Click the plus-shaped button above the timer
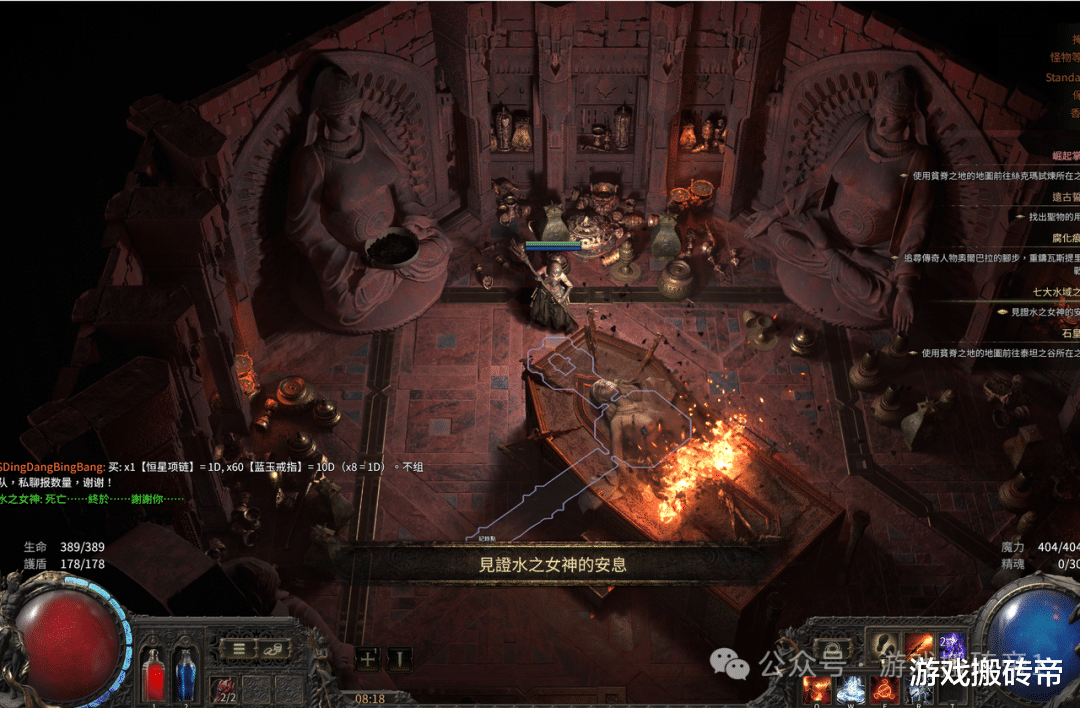 pyautogui.click(x=368, y=658)
